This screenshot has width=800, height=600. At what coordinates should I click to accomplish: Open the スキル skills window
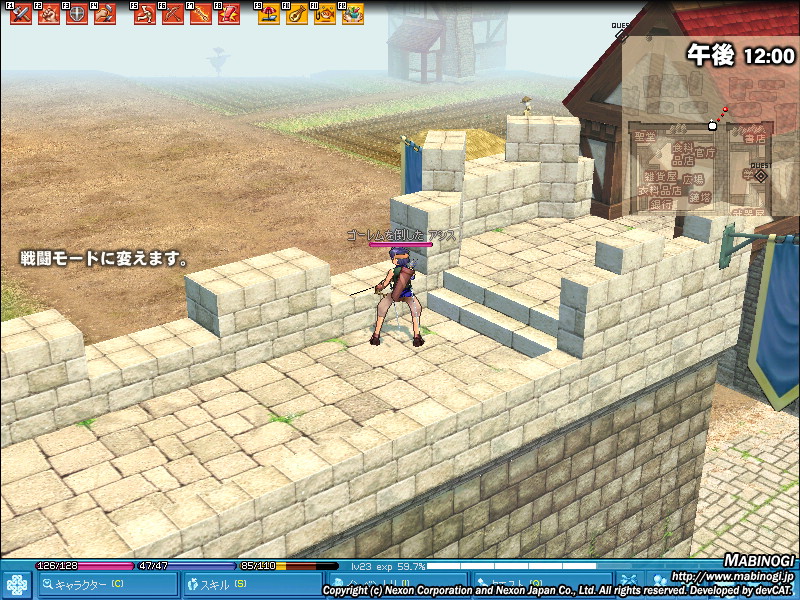(238, 584)
